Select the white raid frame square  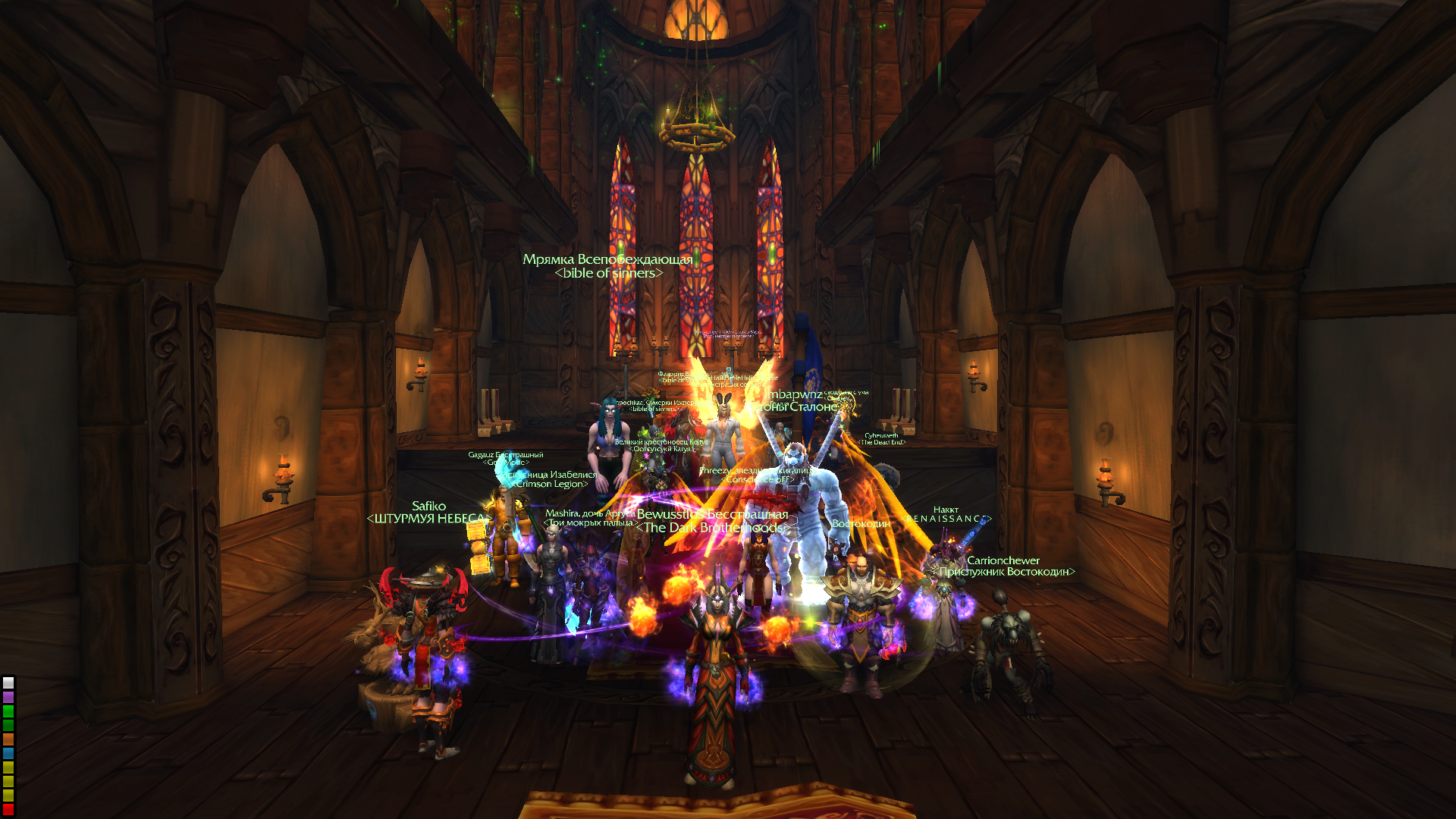(8, 683)
